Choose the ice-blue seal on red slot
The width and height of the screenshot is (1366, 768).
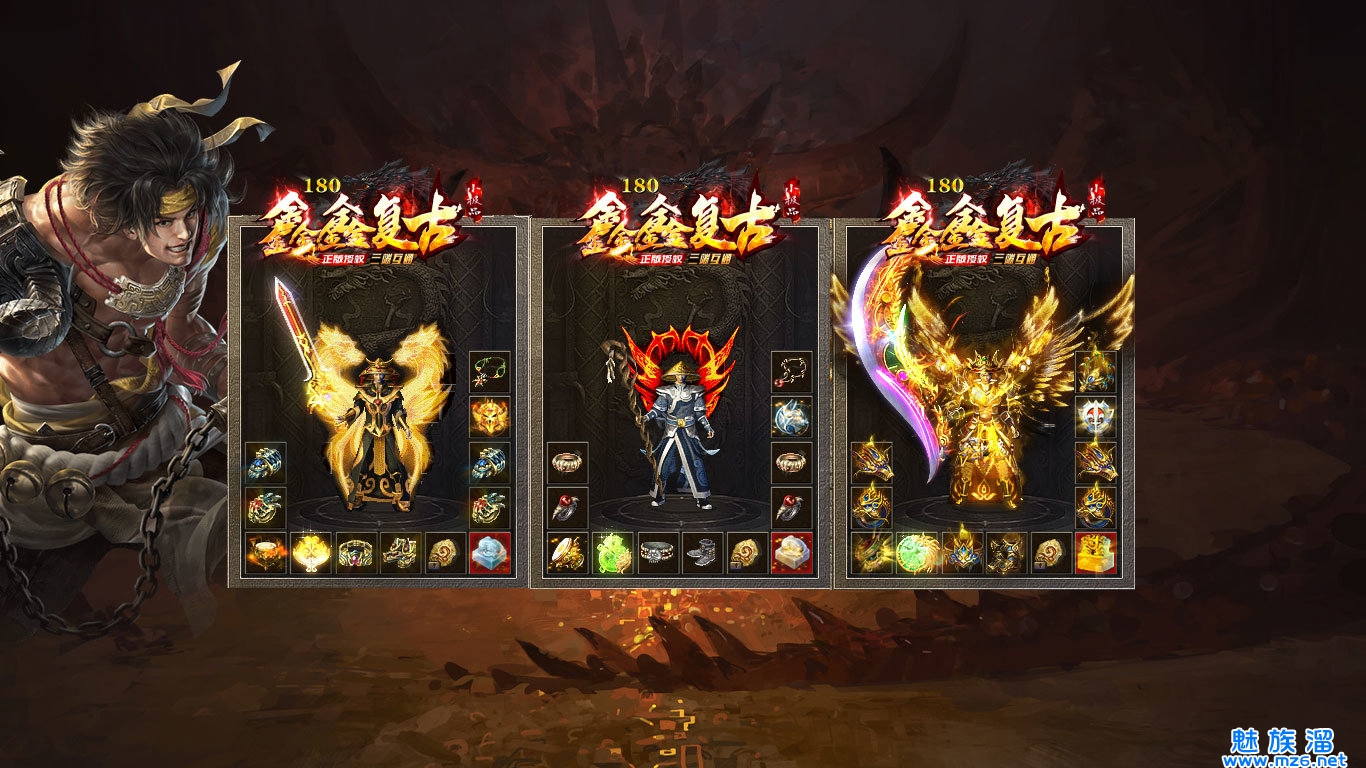(490, 553)
